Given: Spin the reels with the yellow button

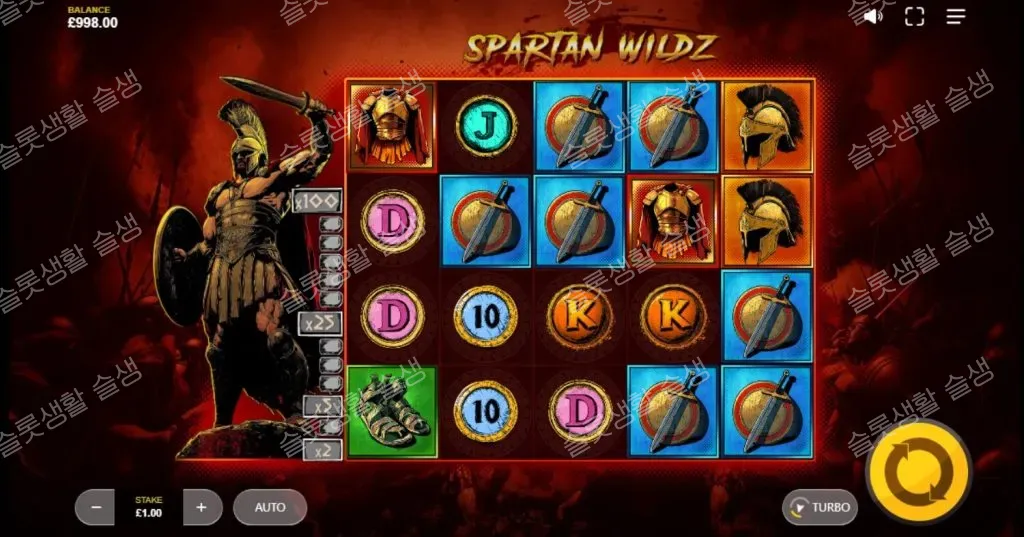Looking at the screenshot, I should [918, 472].
